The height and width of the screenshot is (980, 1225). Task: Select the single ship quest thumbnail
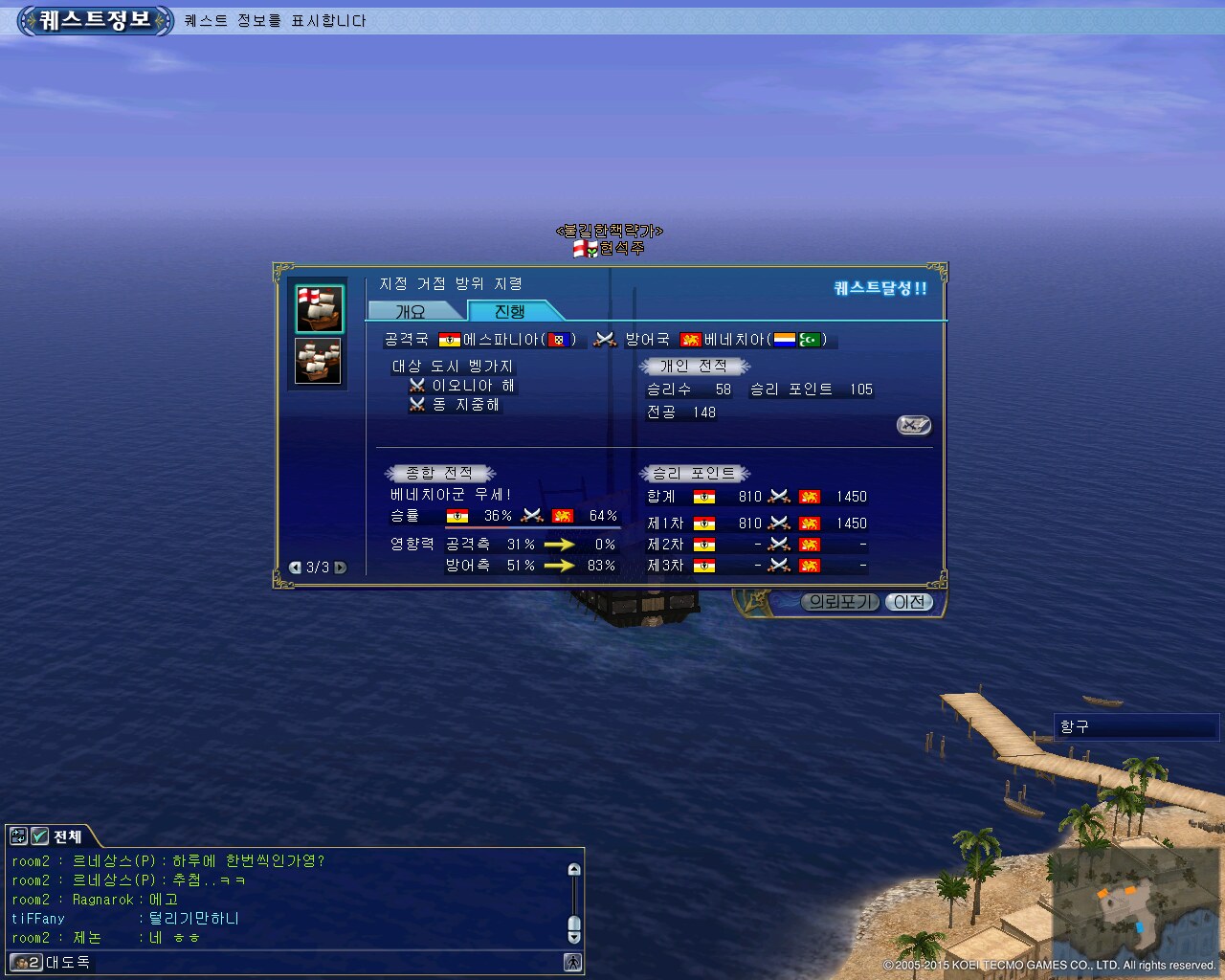click(x=319, y=308)
